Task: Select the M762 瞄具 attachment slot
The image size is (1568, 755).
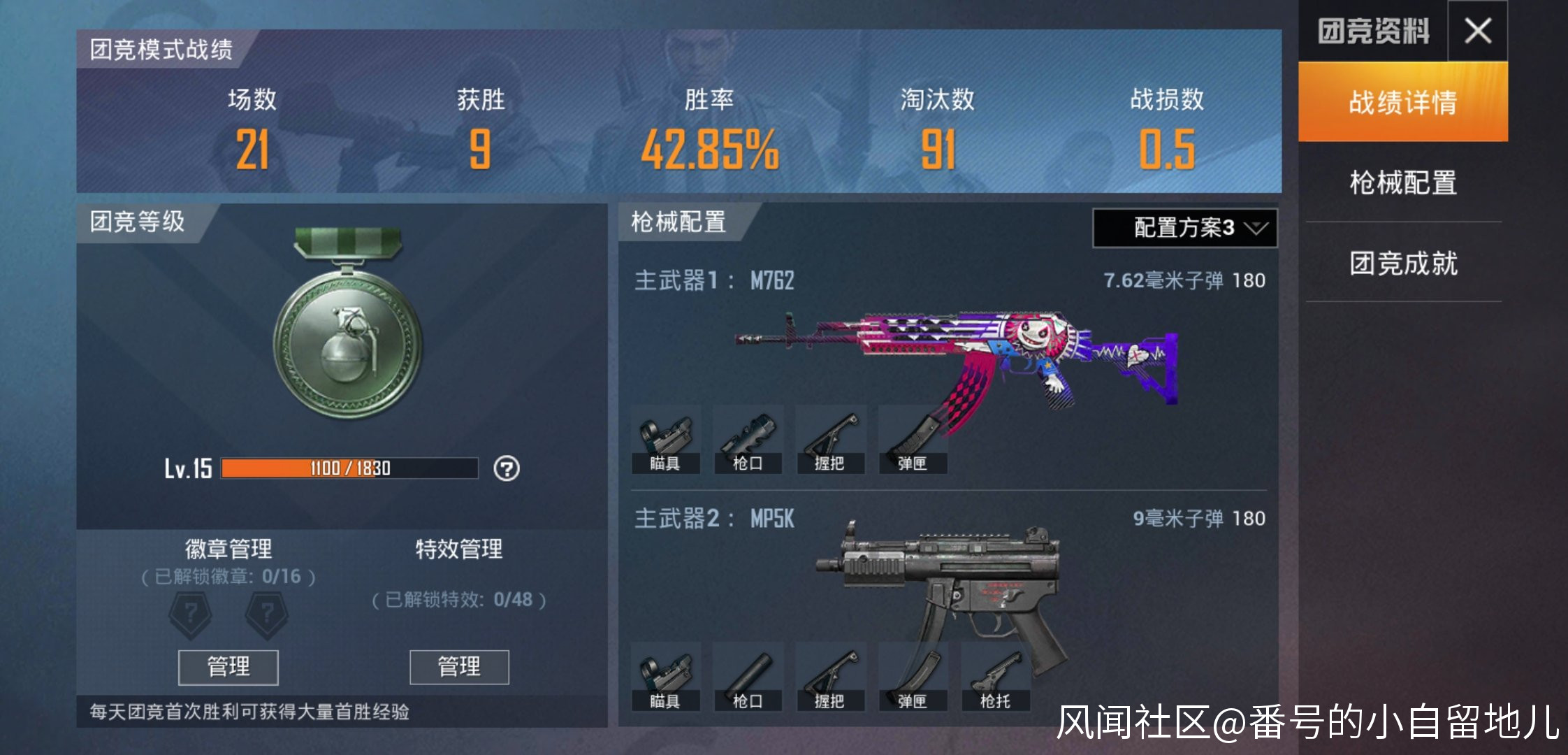Action: pos(665,440)
